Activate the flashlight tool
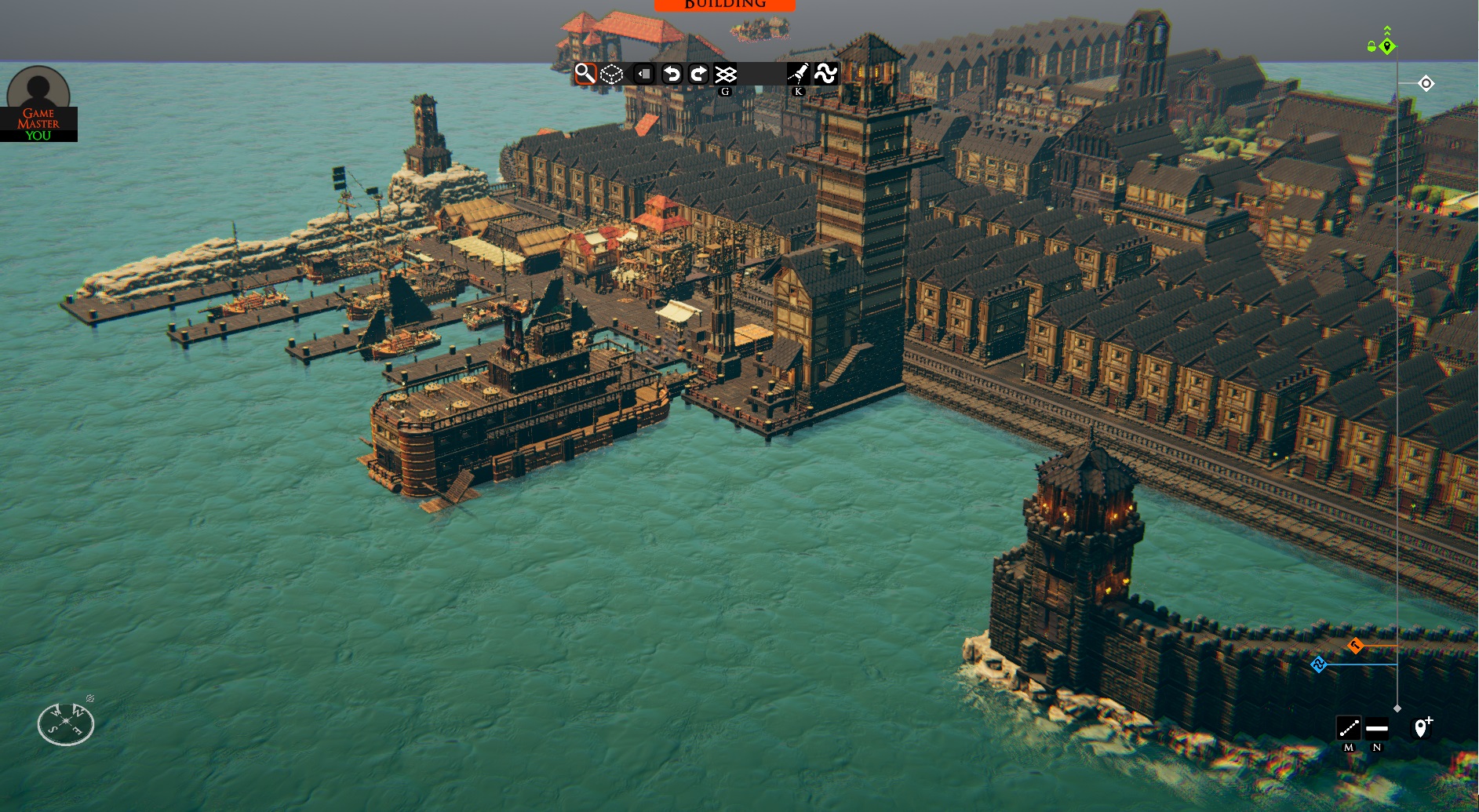 [x=798, y=74]
